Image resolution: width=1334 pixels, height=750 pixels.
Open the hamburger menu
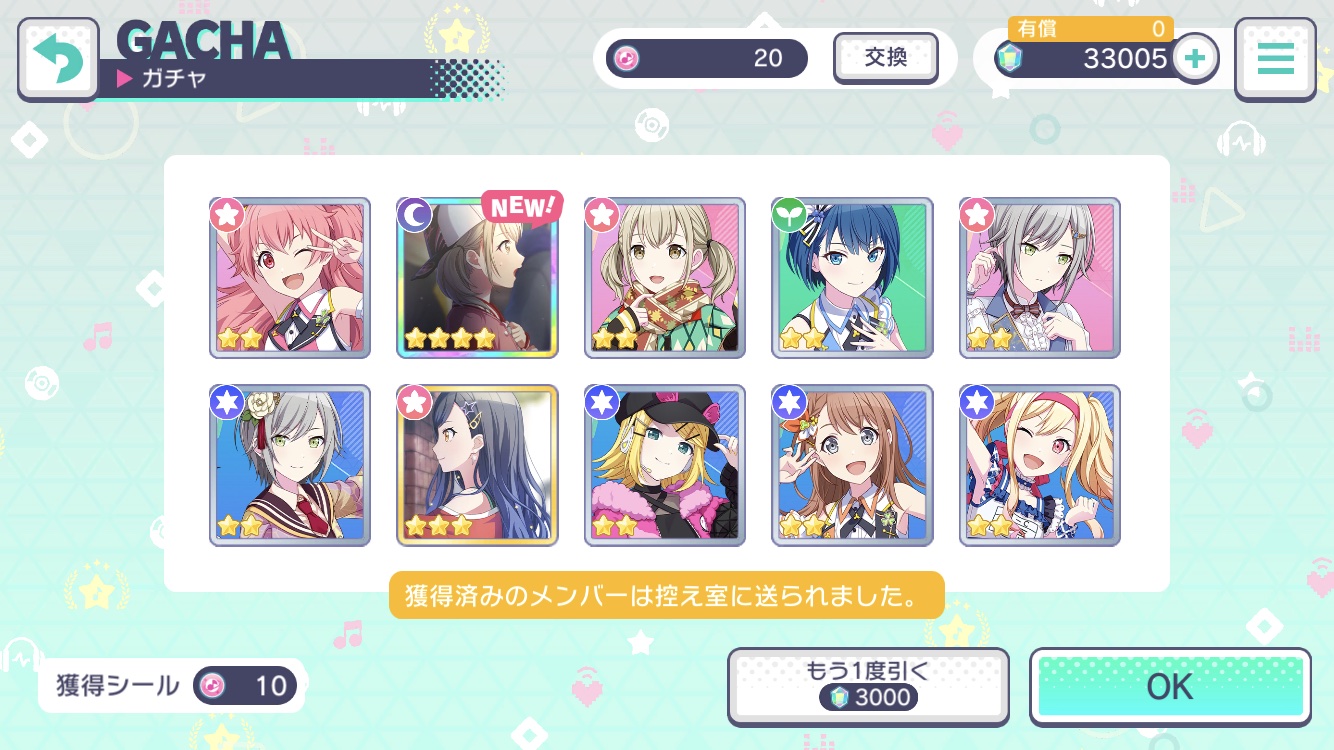[x=1274, y=59]
